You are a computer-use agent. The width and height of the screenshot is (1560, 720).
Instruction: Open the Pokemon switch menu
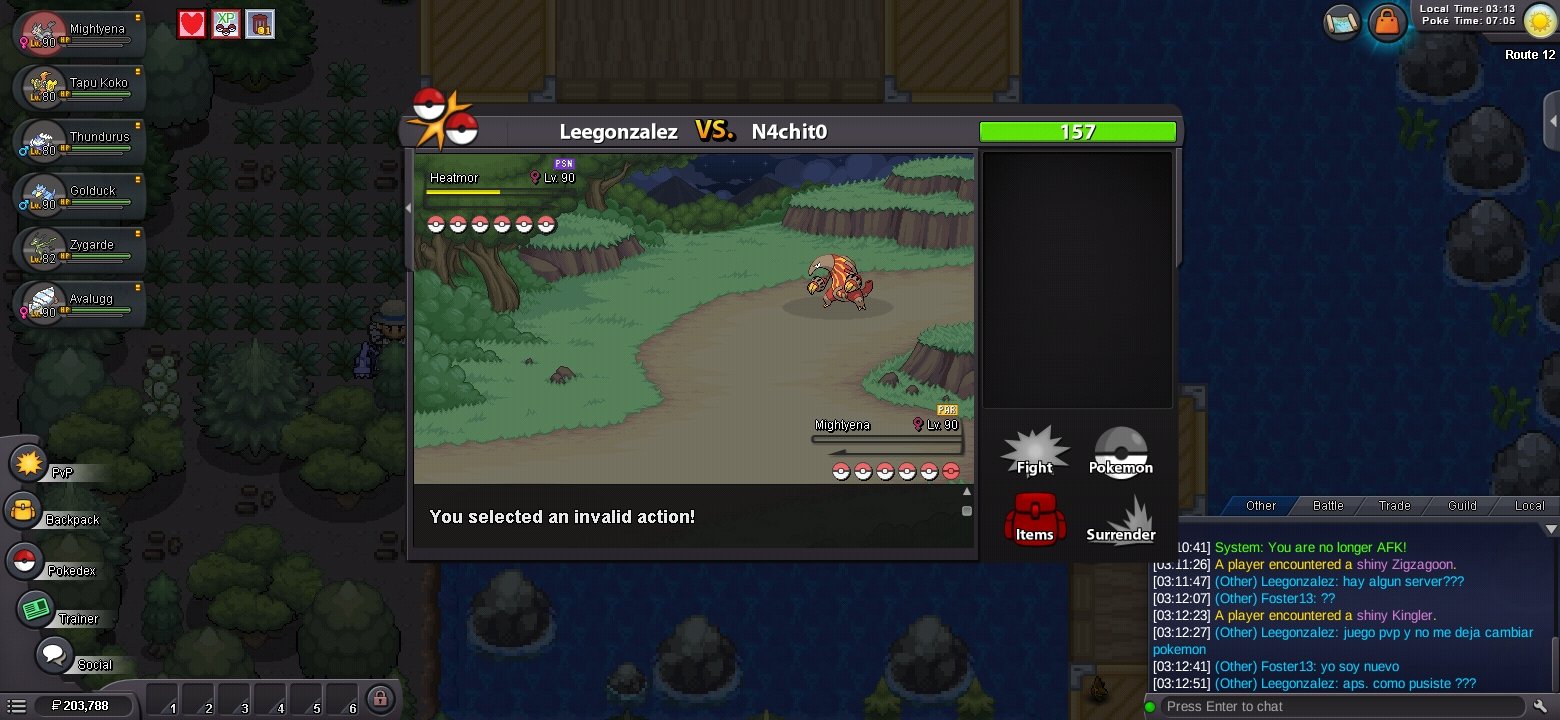pyautogui.click(x=1120, y=452)
